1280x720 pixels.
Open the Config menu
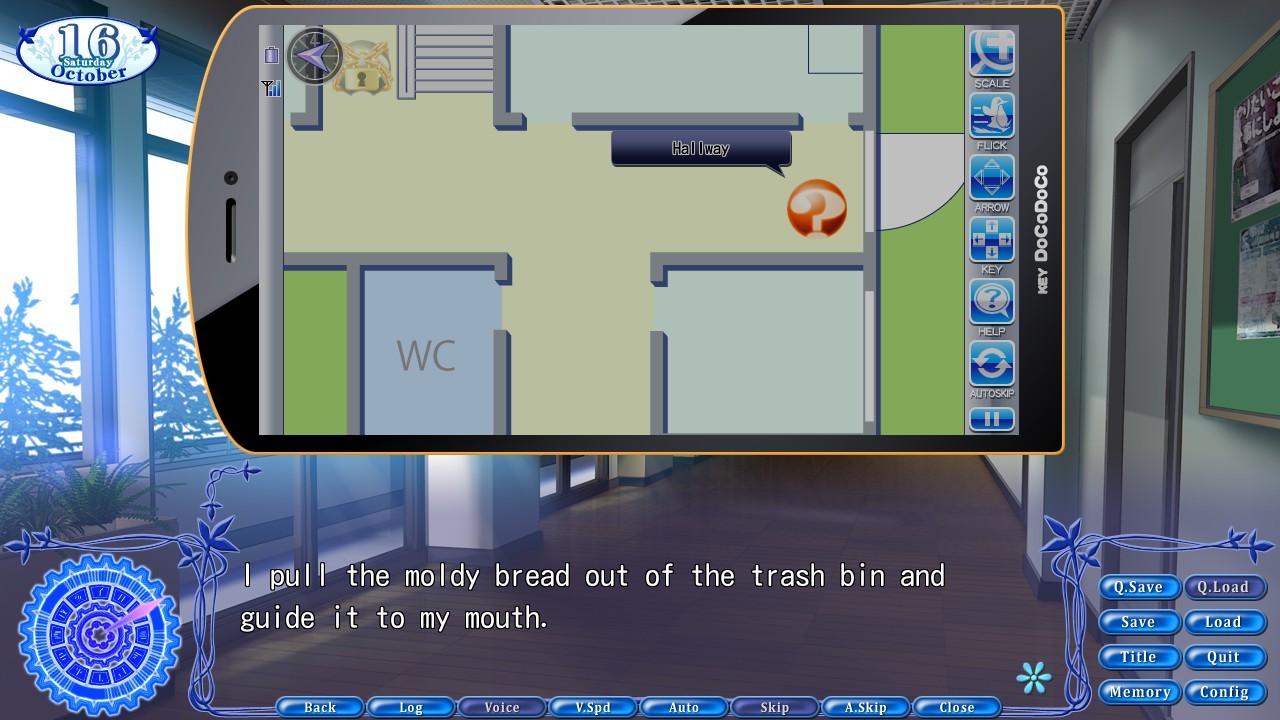[1223, 691]
